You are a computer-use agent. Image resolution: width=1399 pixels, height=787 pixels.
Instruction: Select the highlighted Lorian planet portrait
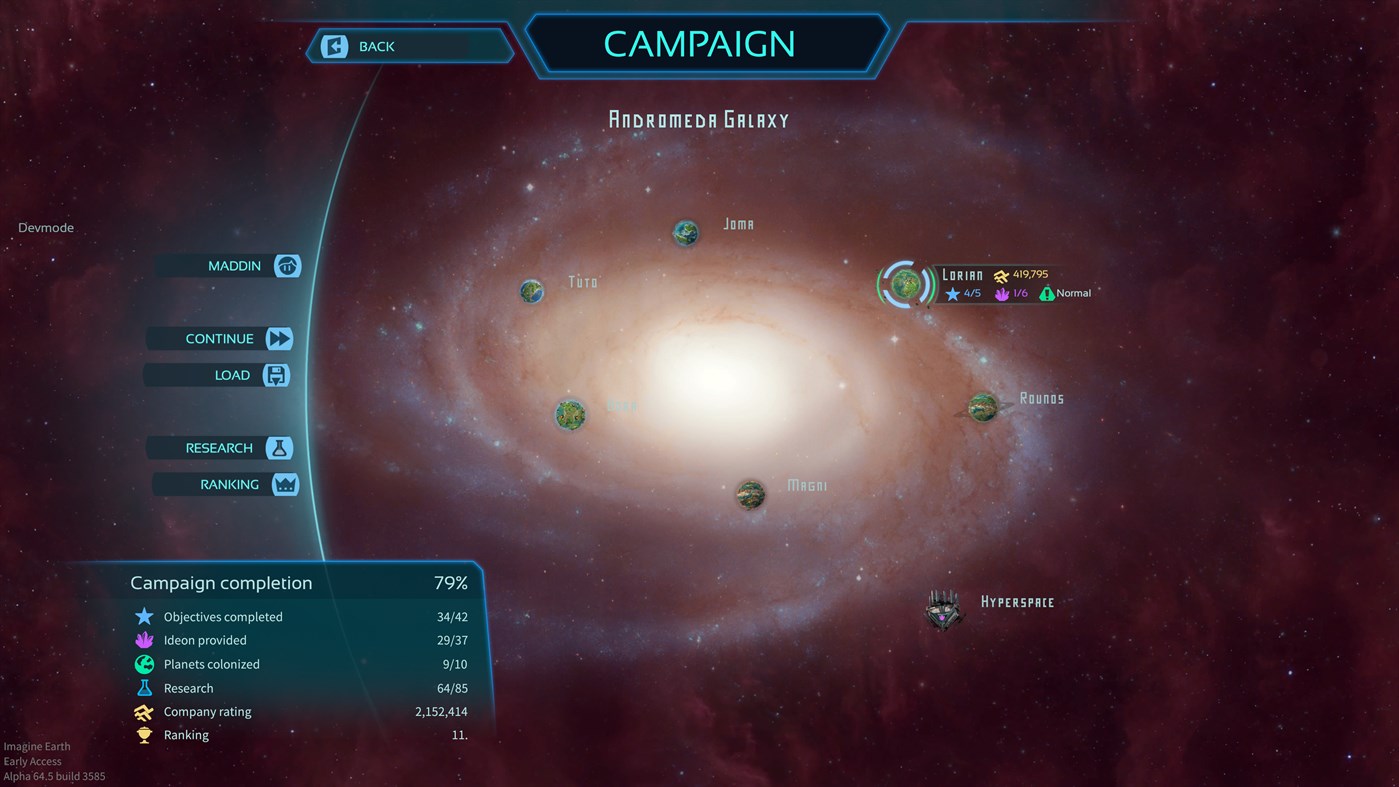[905, 284]
